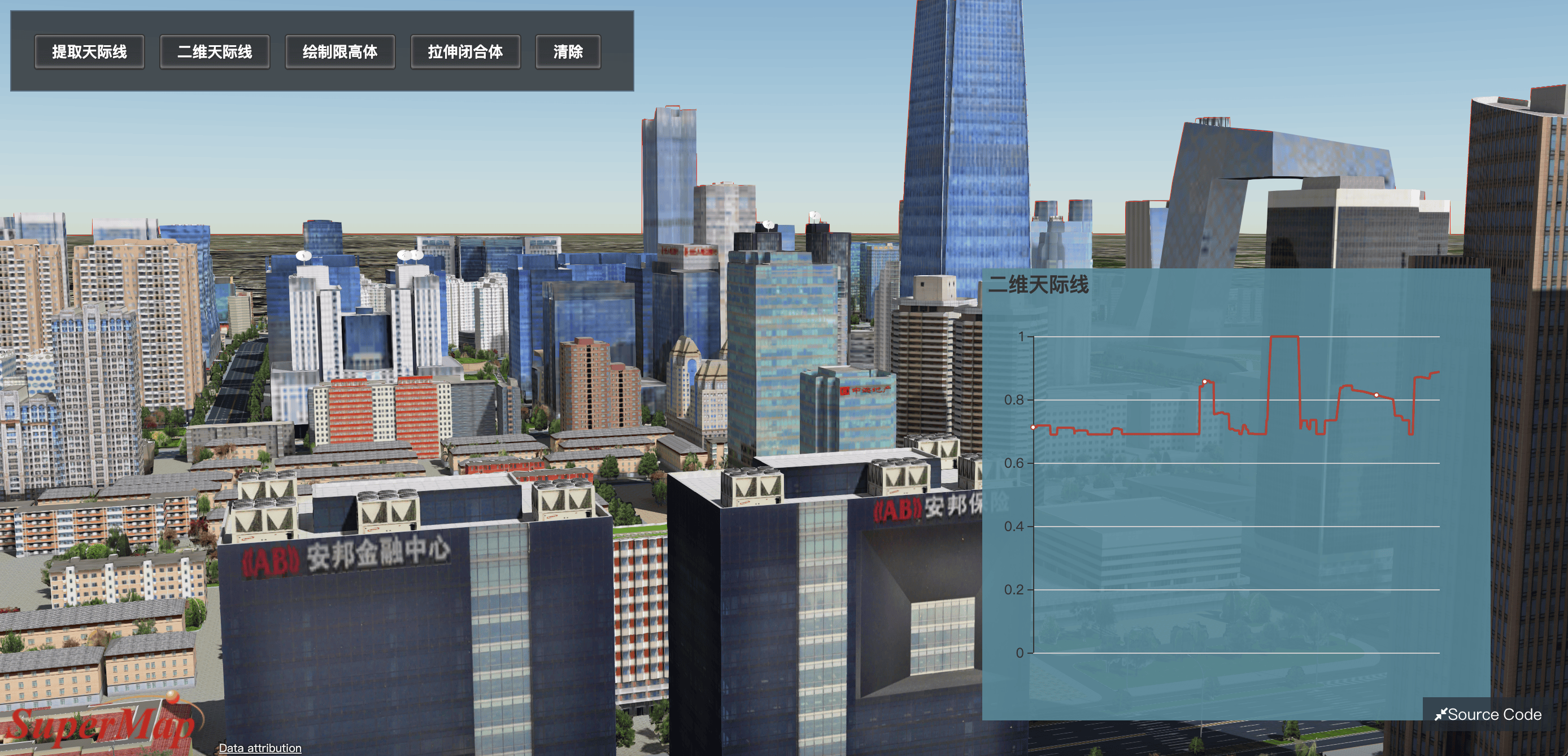Click the 拉伸闭合体 button
Image resolution: width=1568 pixels, height=756 pixels.
[465, 53]
